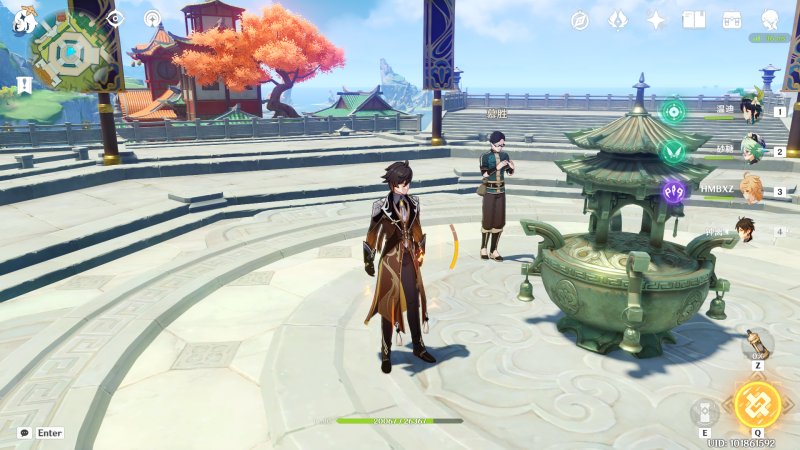Click the signal-ring icon beside the eye icon
The height and width of the screenshot is (450, 800).
click(x=152, y=18)
